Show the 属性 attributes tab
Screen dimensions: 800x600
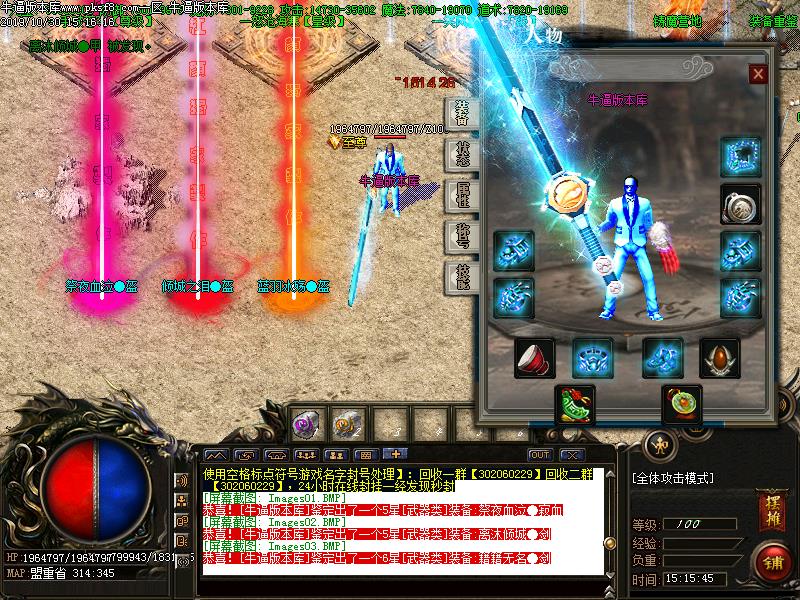(x=461, y=195)
